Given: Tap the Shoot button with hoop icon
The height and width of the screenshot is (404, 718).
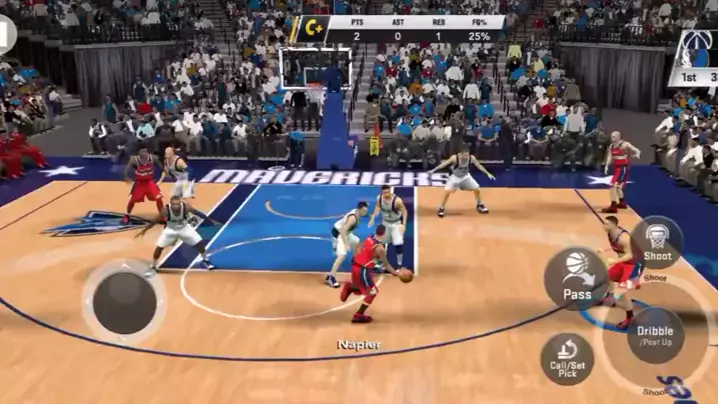Looking at the screenshot, I should coord(657,243).
